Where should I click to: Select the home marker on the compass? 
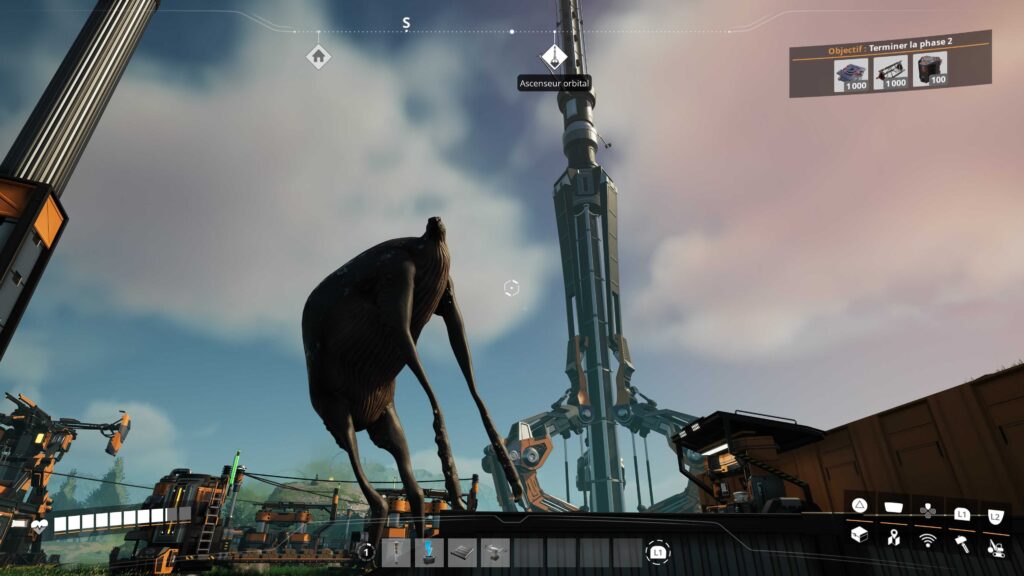pos(318,57)
